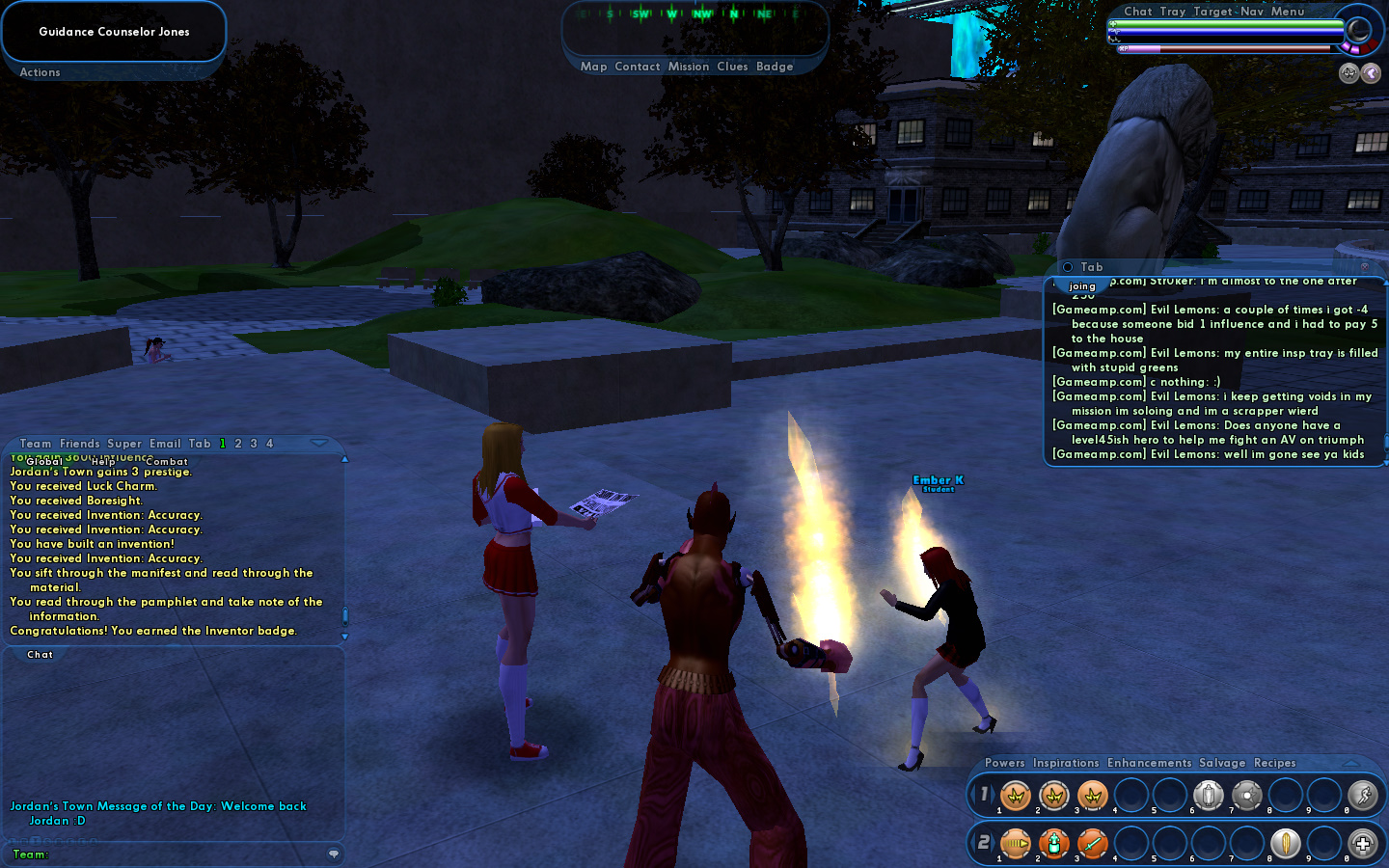Toggle the Nav window
1389x868 pixels.
(x=1252, y=12)
